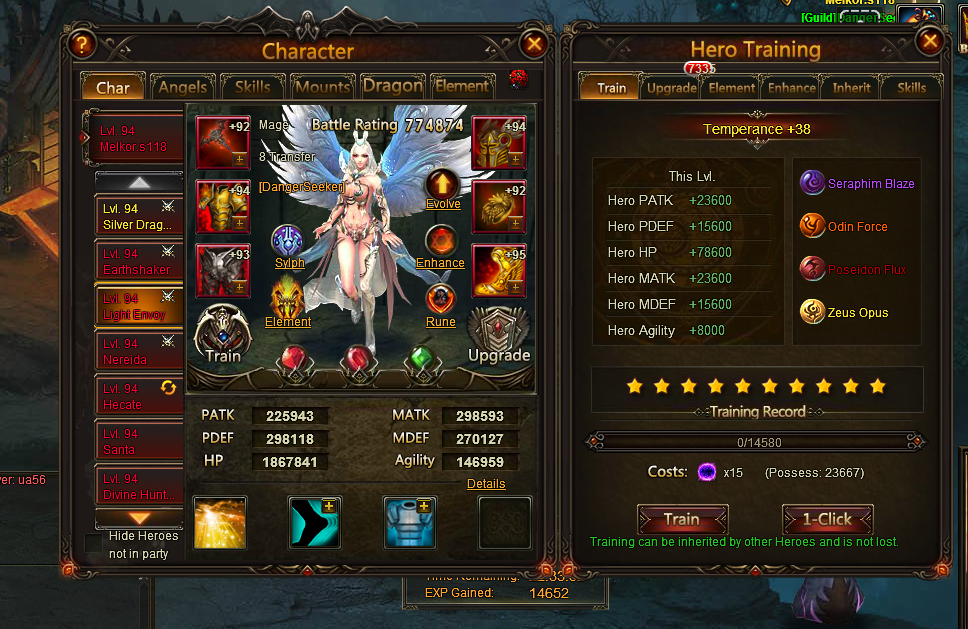Open the Evolve option
Screen dimensions: 968x629
(443, 187)
